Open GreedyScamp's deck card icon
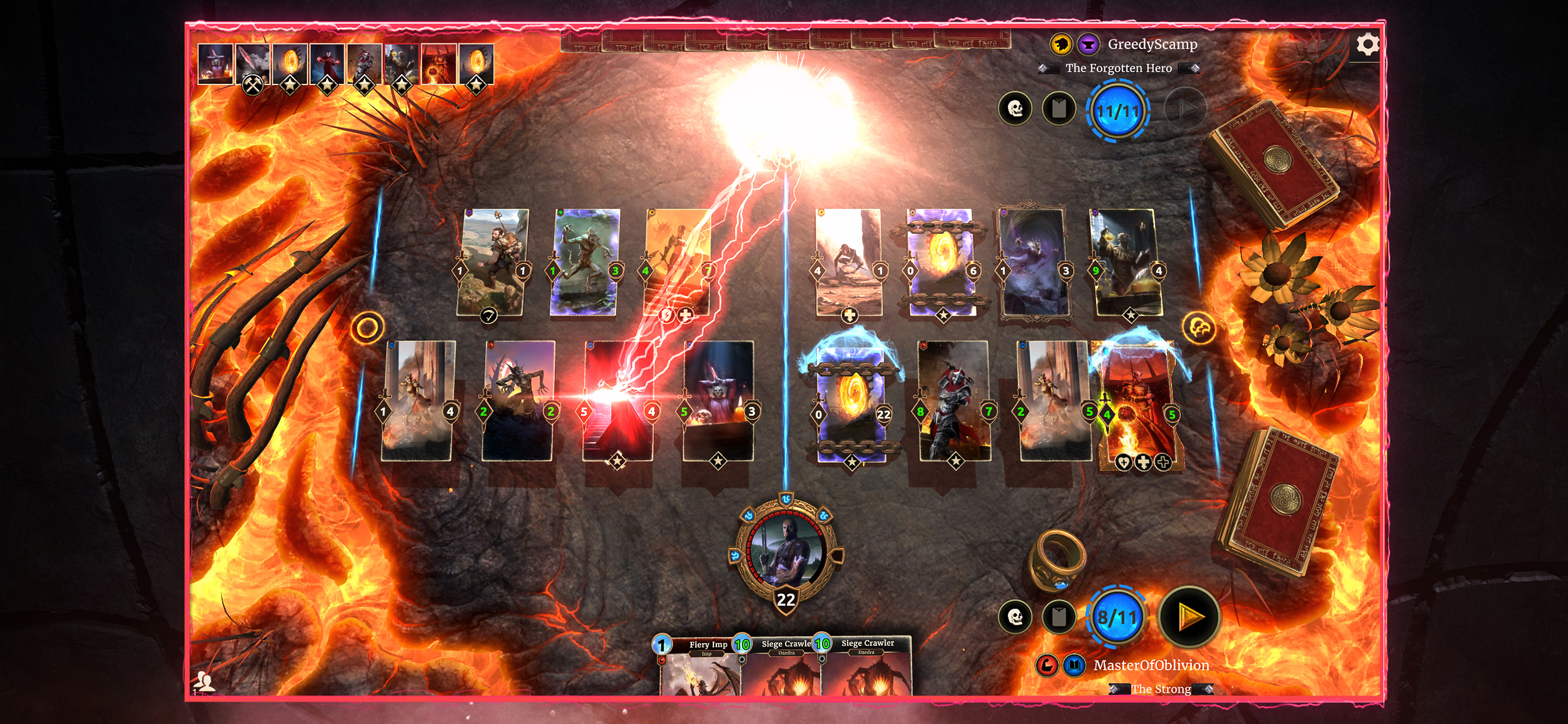1568x724 pixels. click(x=1059, y=109)
